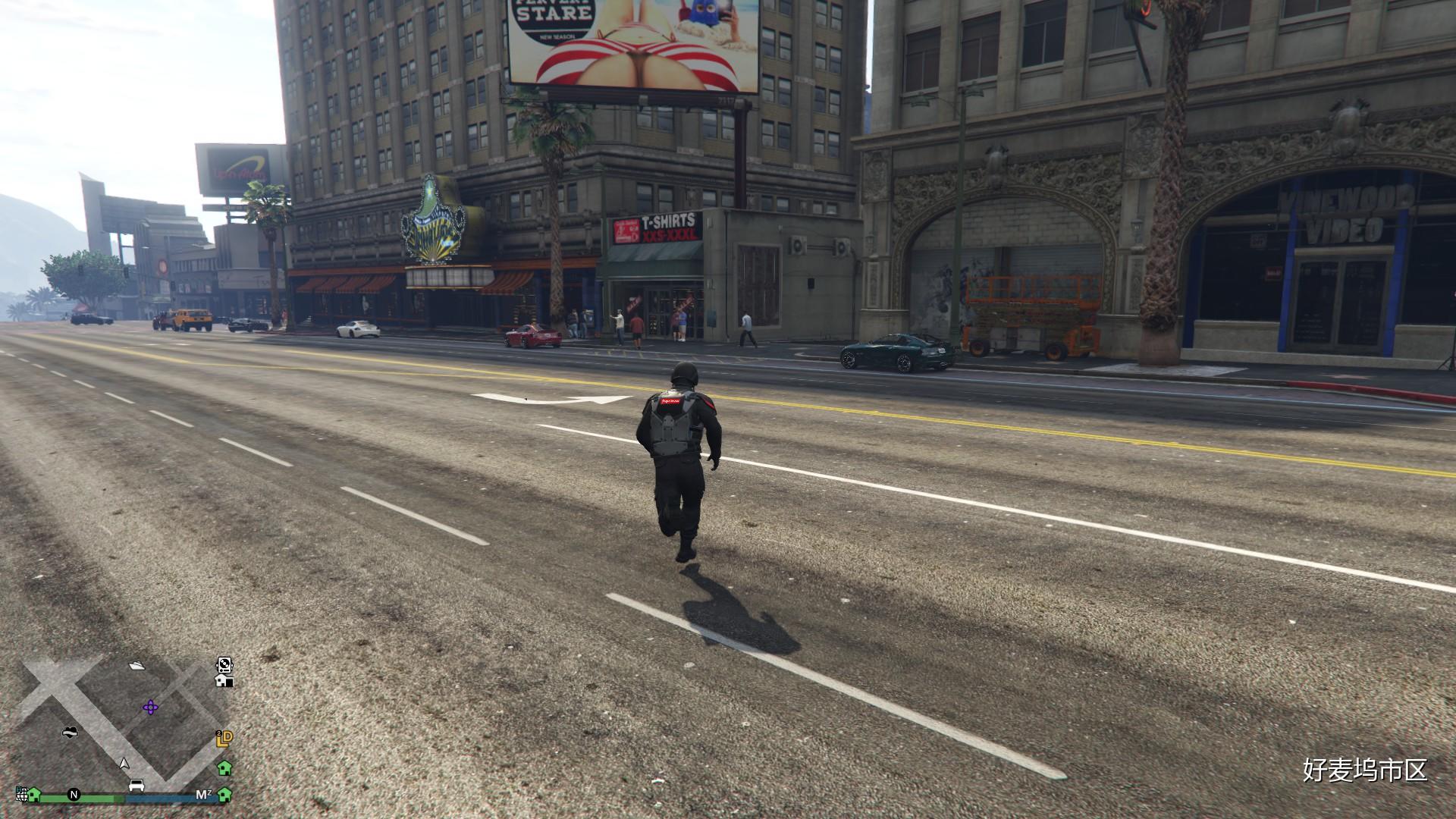Select the player arrow marker on the minimap

(124, 764)
